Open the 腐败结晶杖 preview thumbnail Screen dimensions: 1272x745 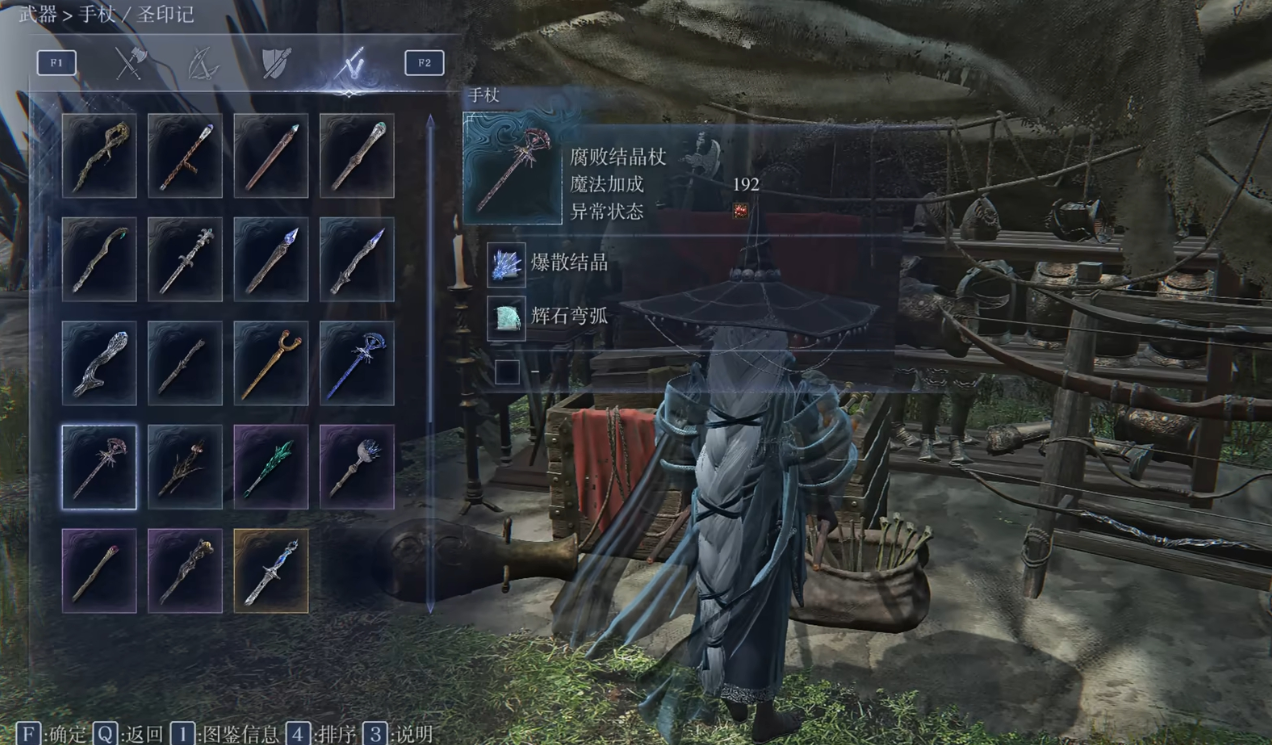tap(513, 167)
